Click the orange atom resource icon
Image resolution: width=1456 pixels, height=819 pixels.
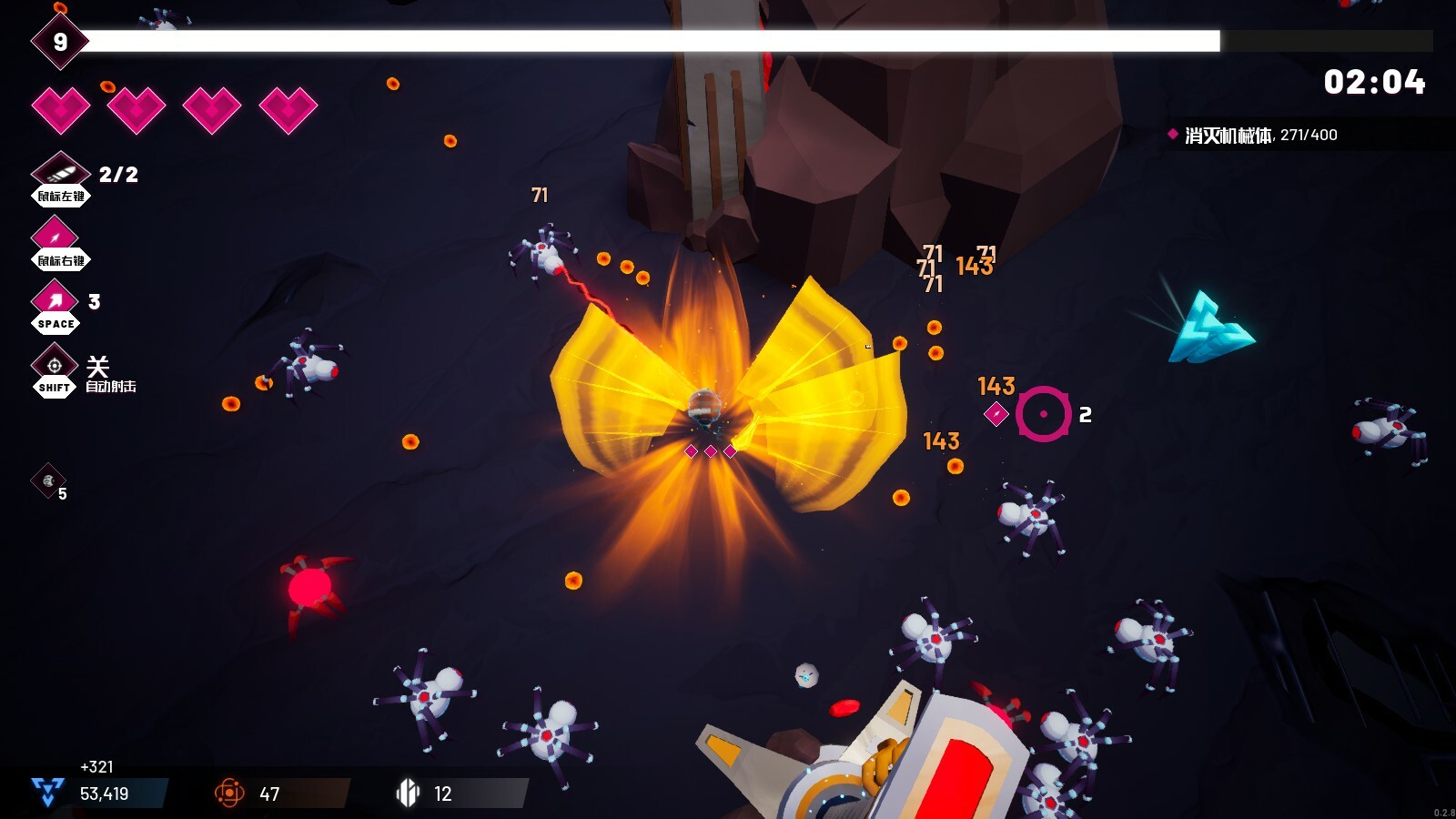[229, 793]
